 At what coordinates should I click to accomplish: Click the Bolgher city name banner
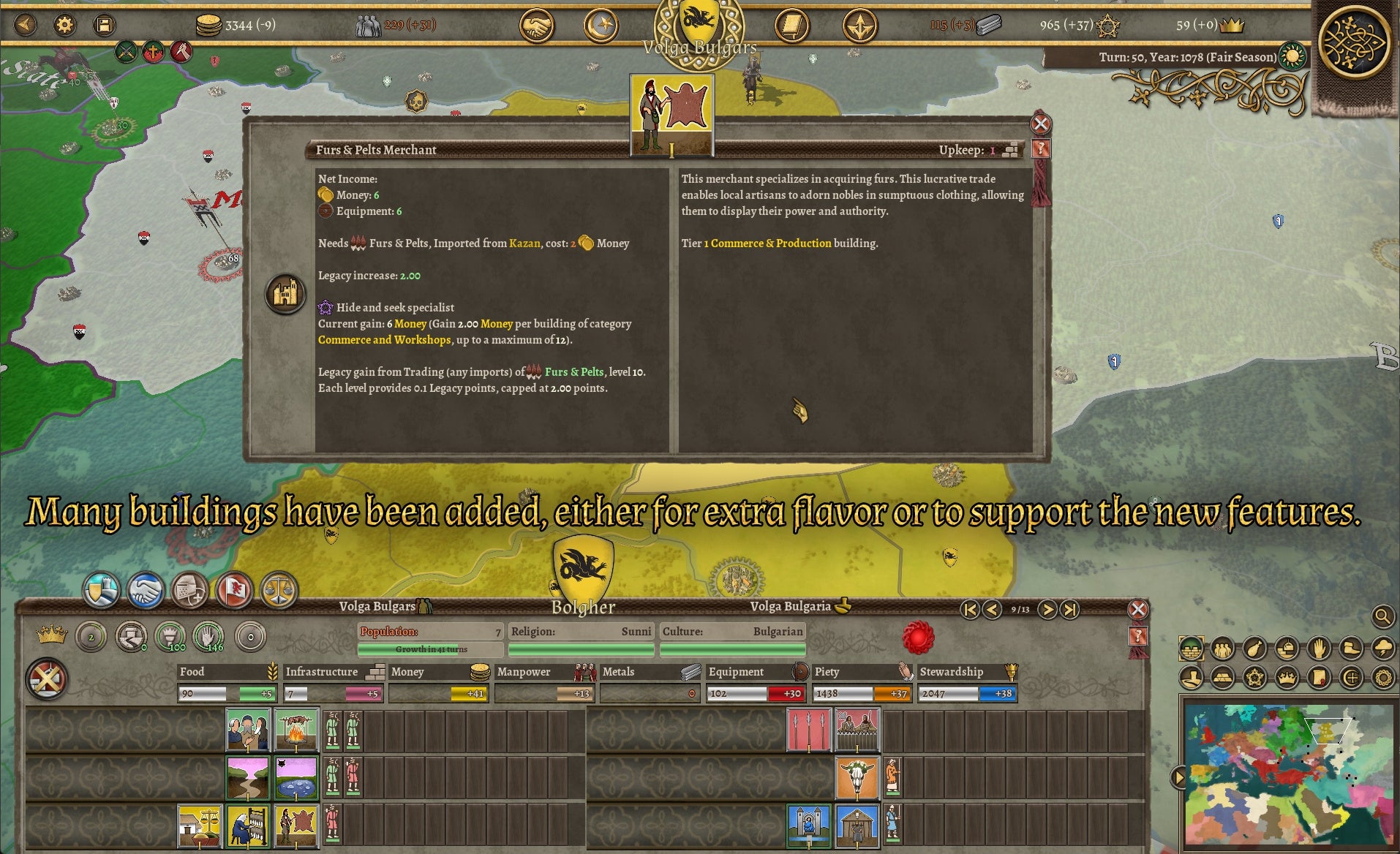[583, 607]
